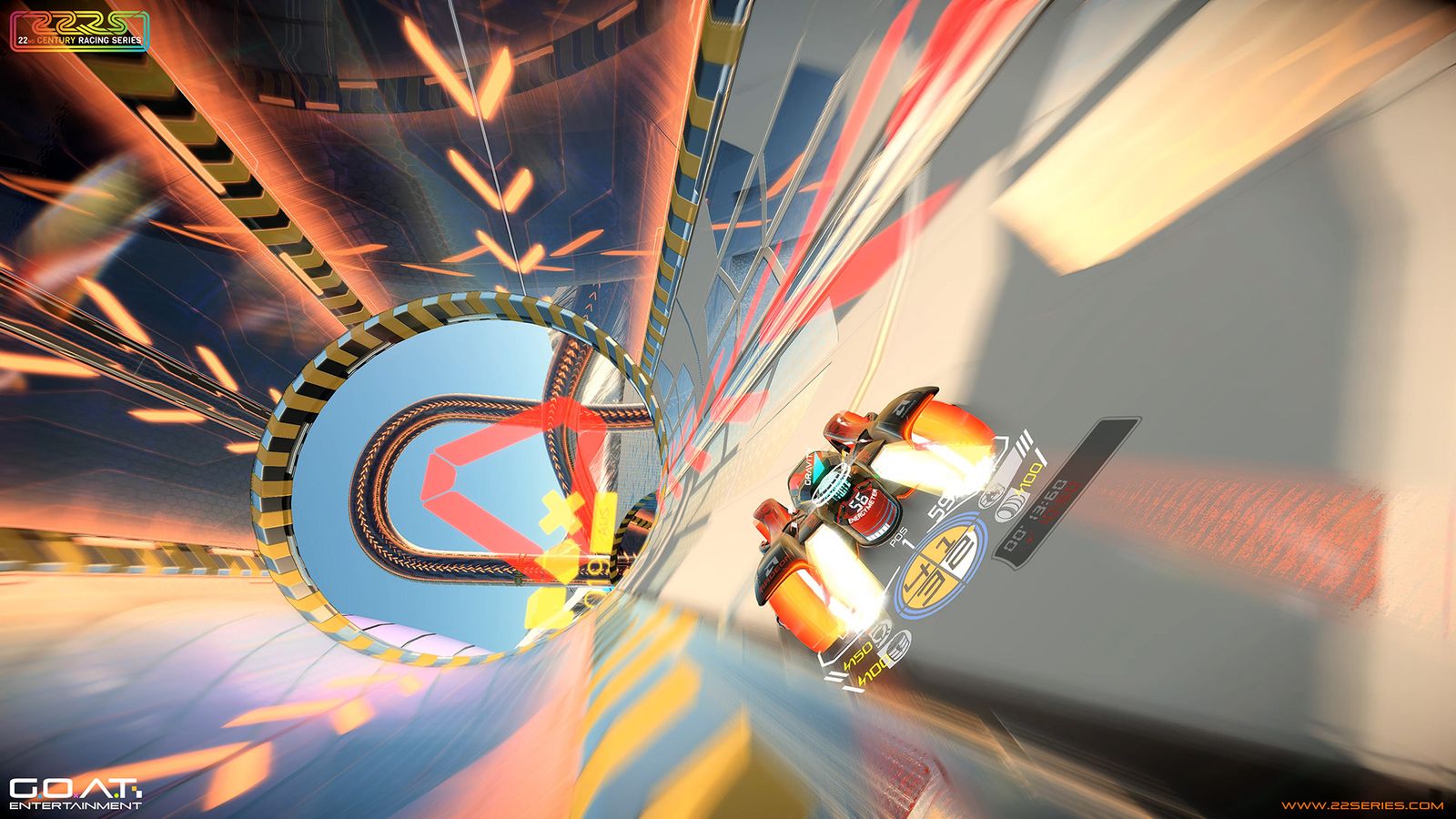Toggle the white speed chevrons above the boost meter
The height and width of the screenshot is (819, 1456).
[1023, 441]
